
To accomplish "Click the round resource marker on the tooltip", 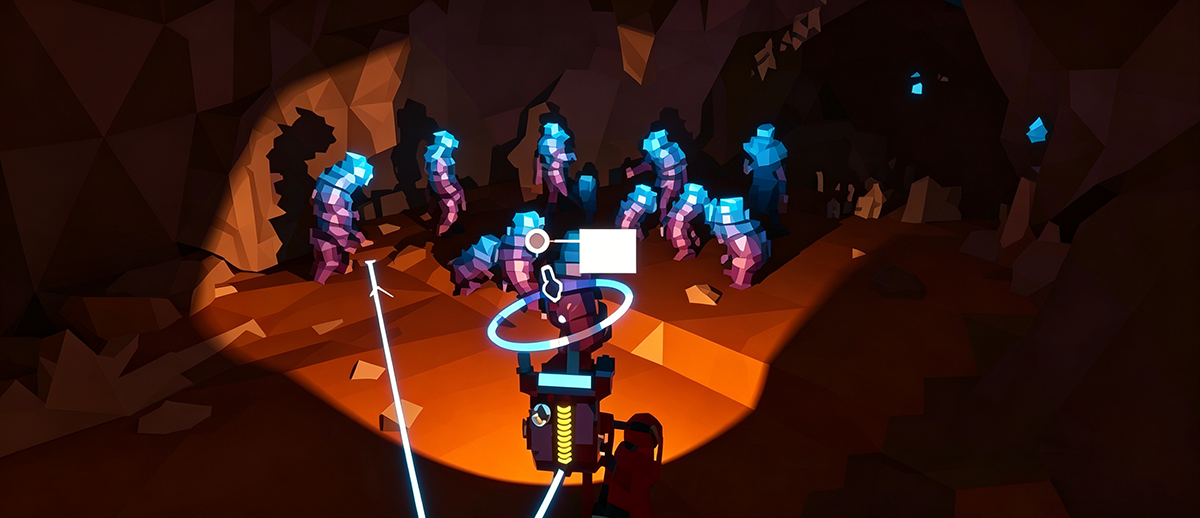I will (537, 240).
